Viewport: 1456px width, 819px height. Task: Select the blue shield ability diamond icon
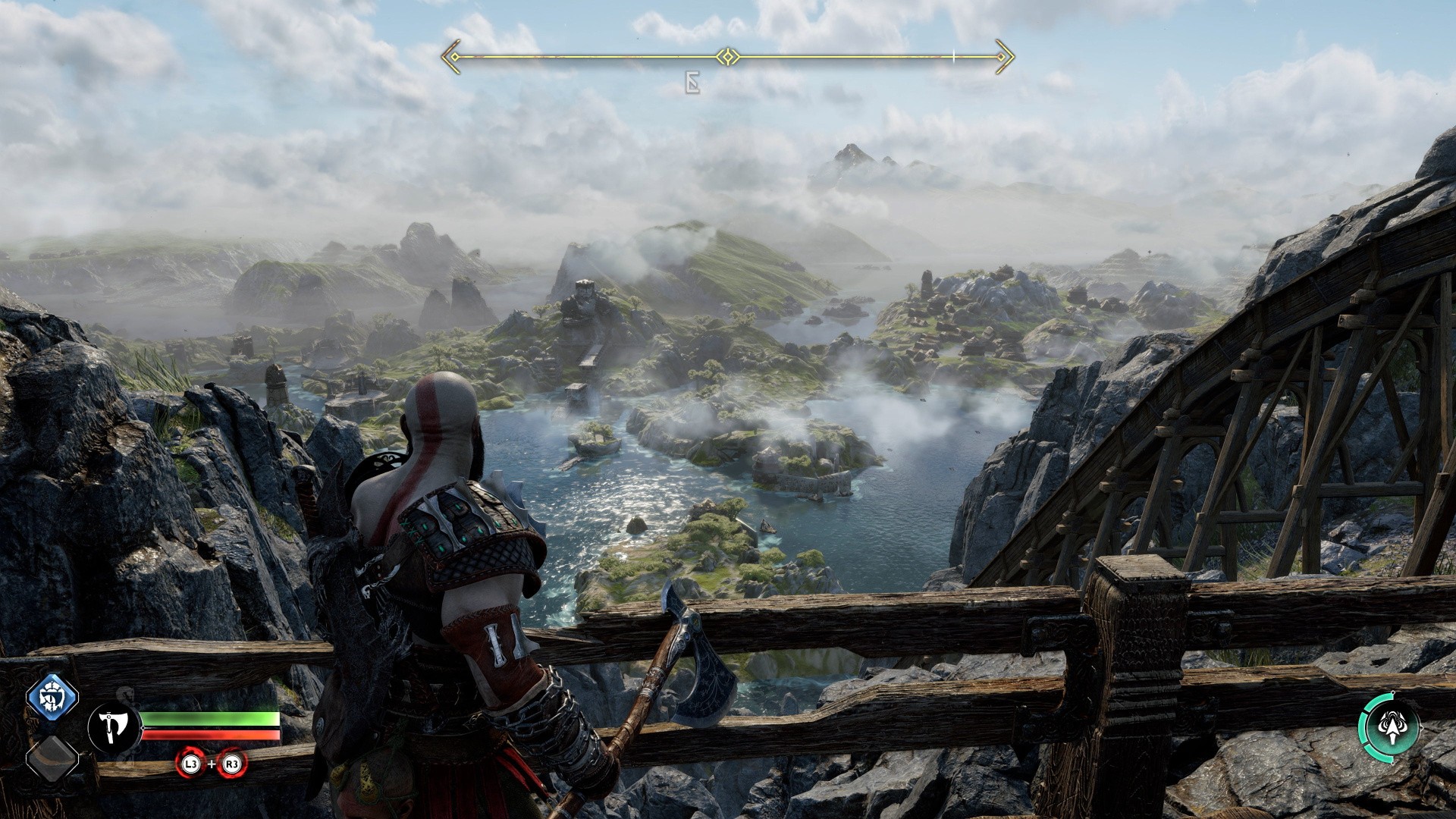coord(52,697)
